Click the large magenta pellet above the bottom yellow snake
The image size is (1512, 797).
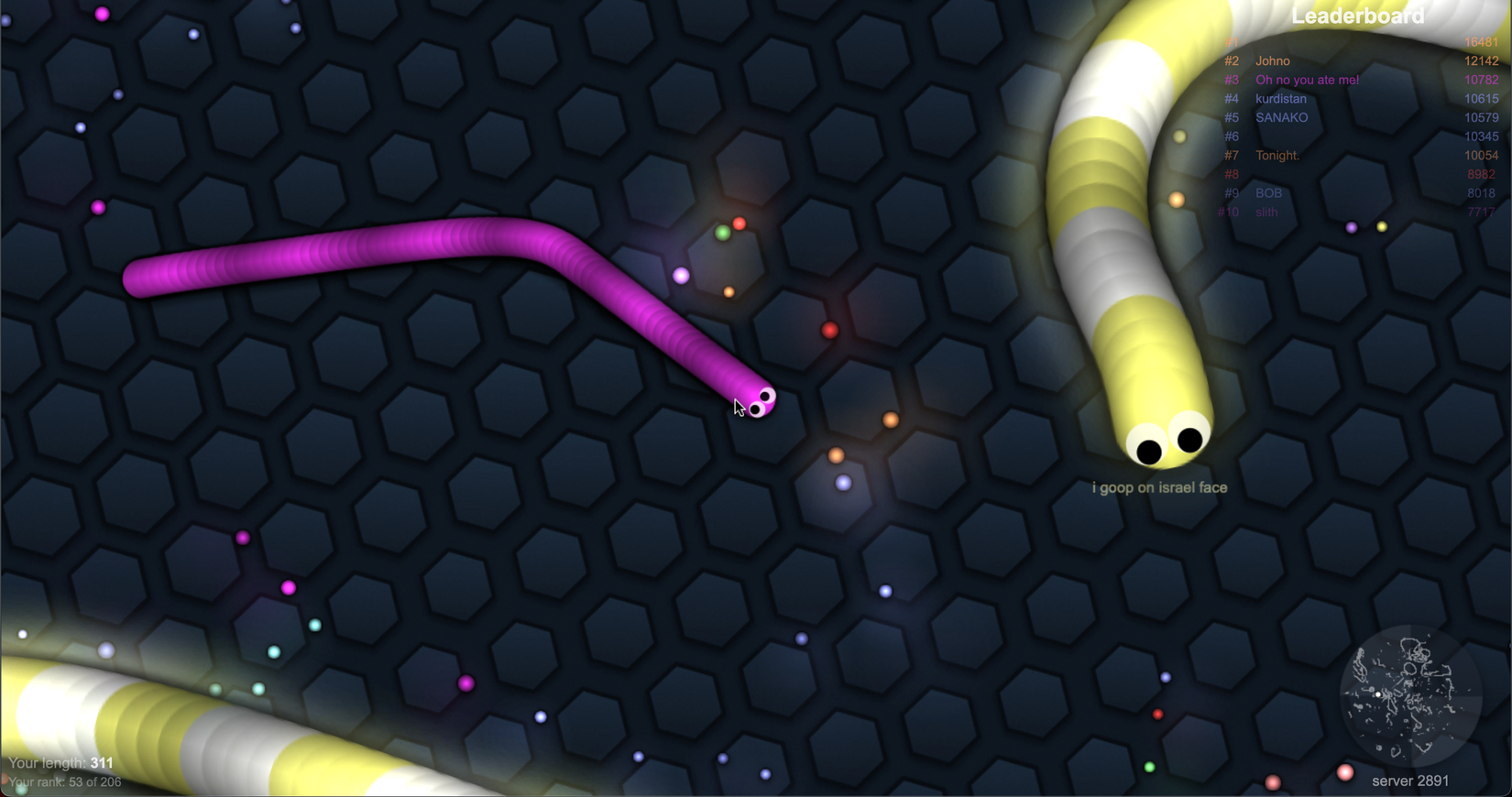467,683
